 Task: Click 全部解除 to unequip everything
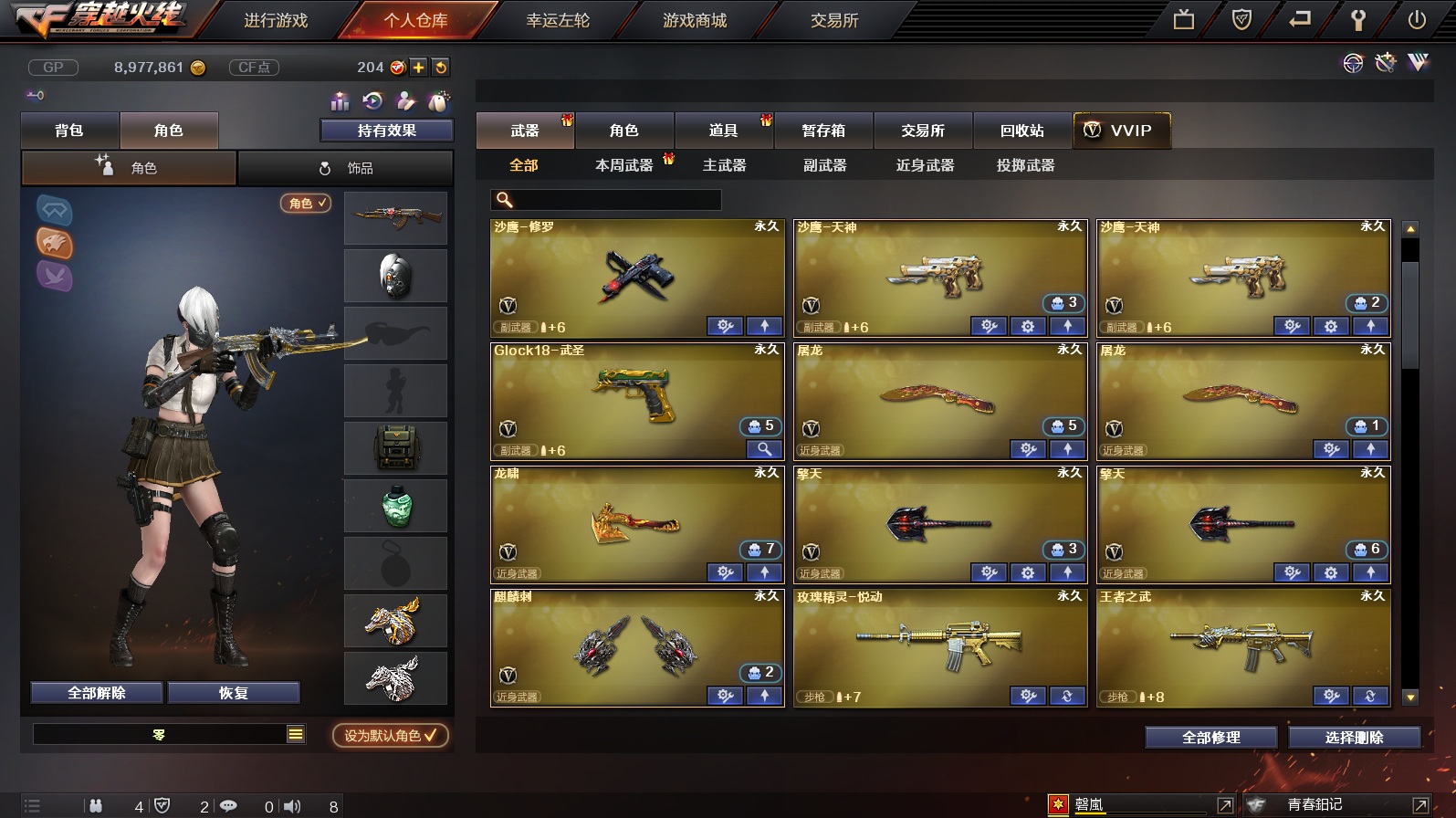[97, 693]
